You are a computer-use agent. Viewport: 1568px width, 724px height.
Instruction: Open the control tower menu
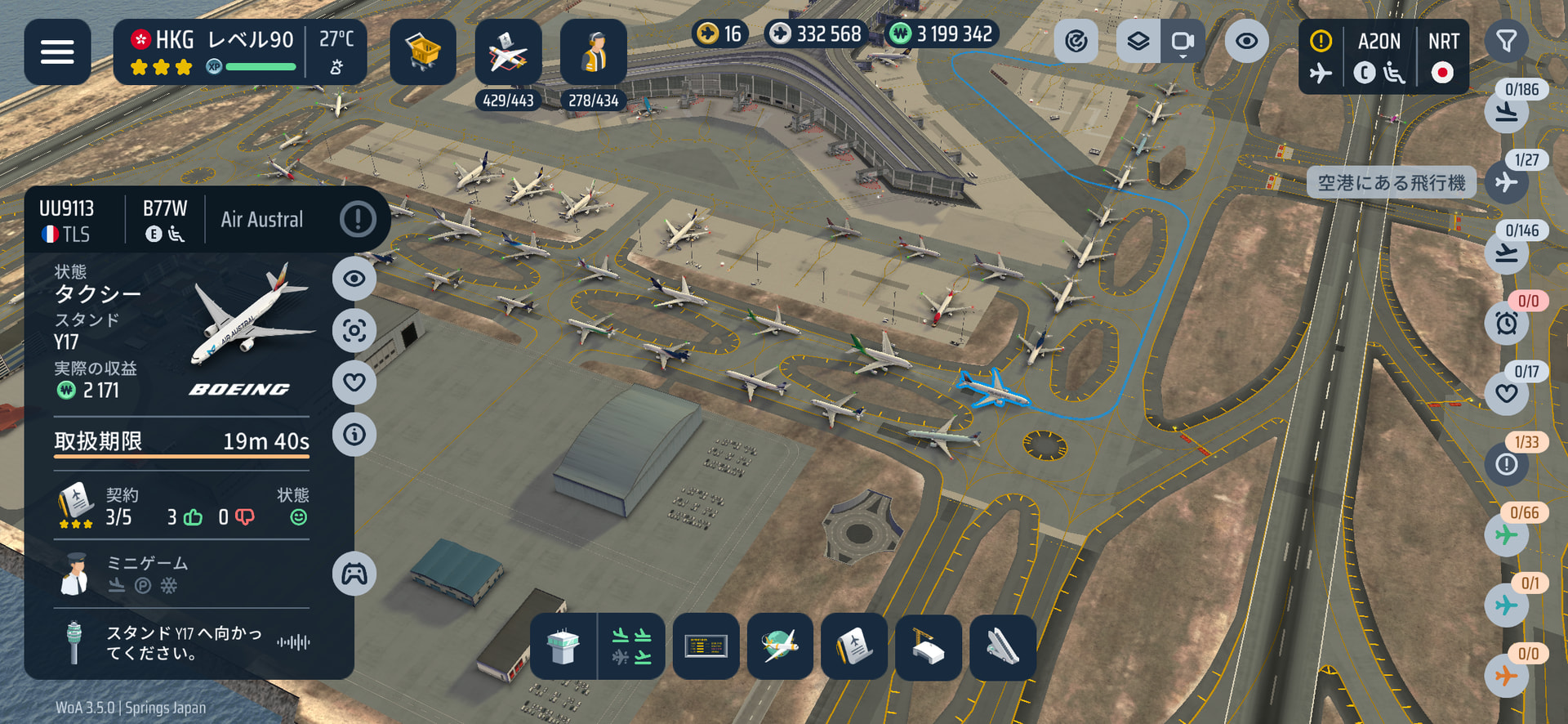click(563, 646)
